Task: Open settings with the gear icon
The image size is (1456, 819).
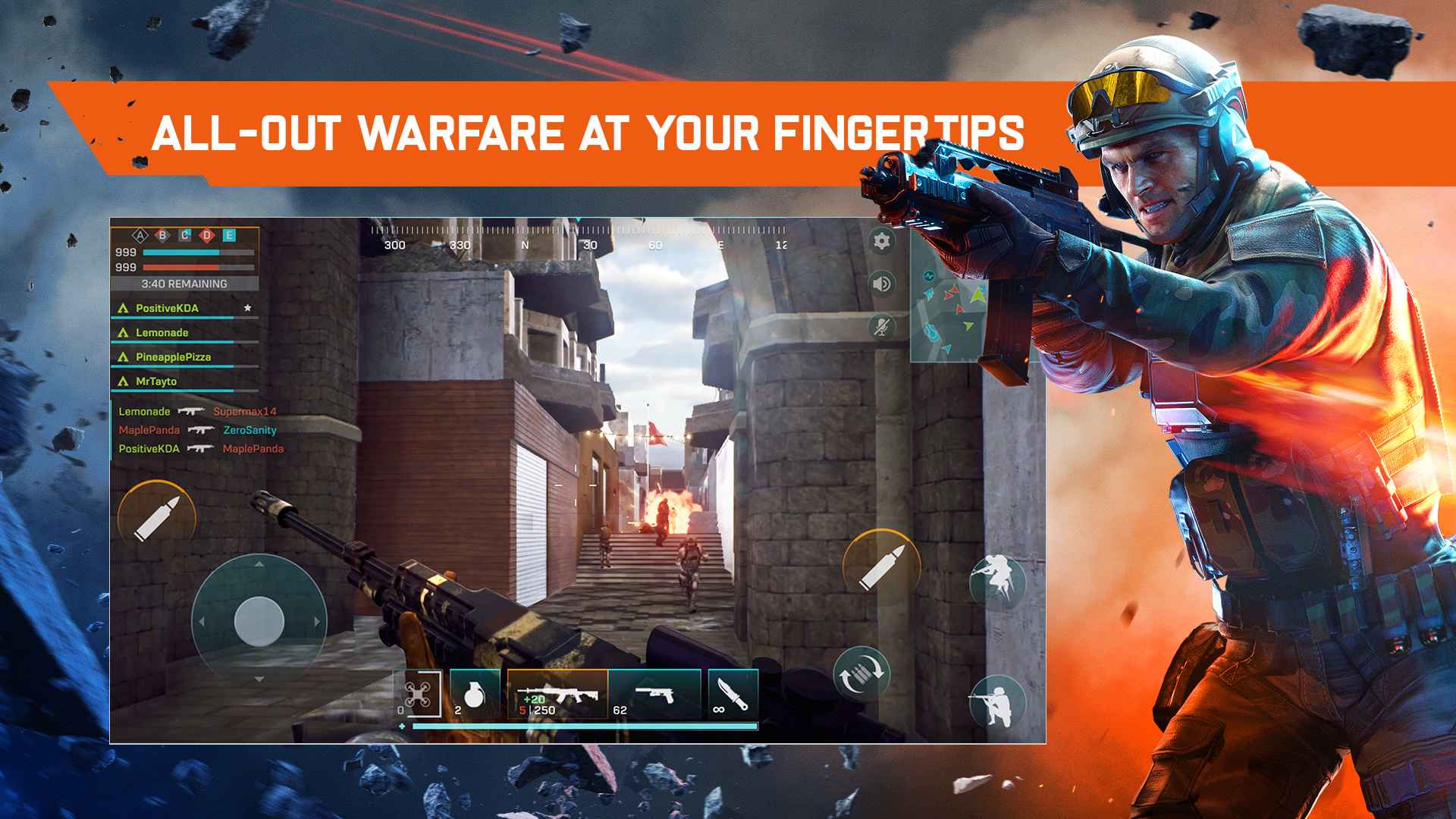Action: pos(881,242)
